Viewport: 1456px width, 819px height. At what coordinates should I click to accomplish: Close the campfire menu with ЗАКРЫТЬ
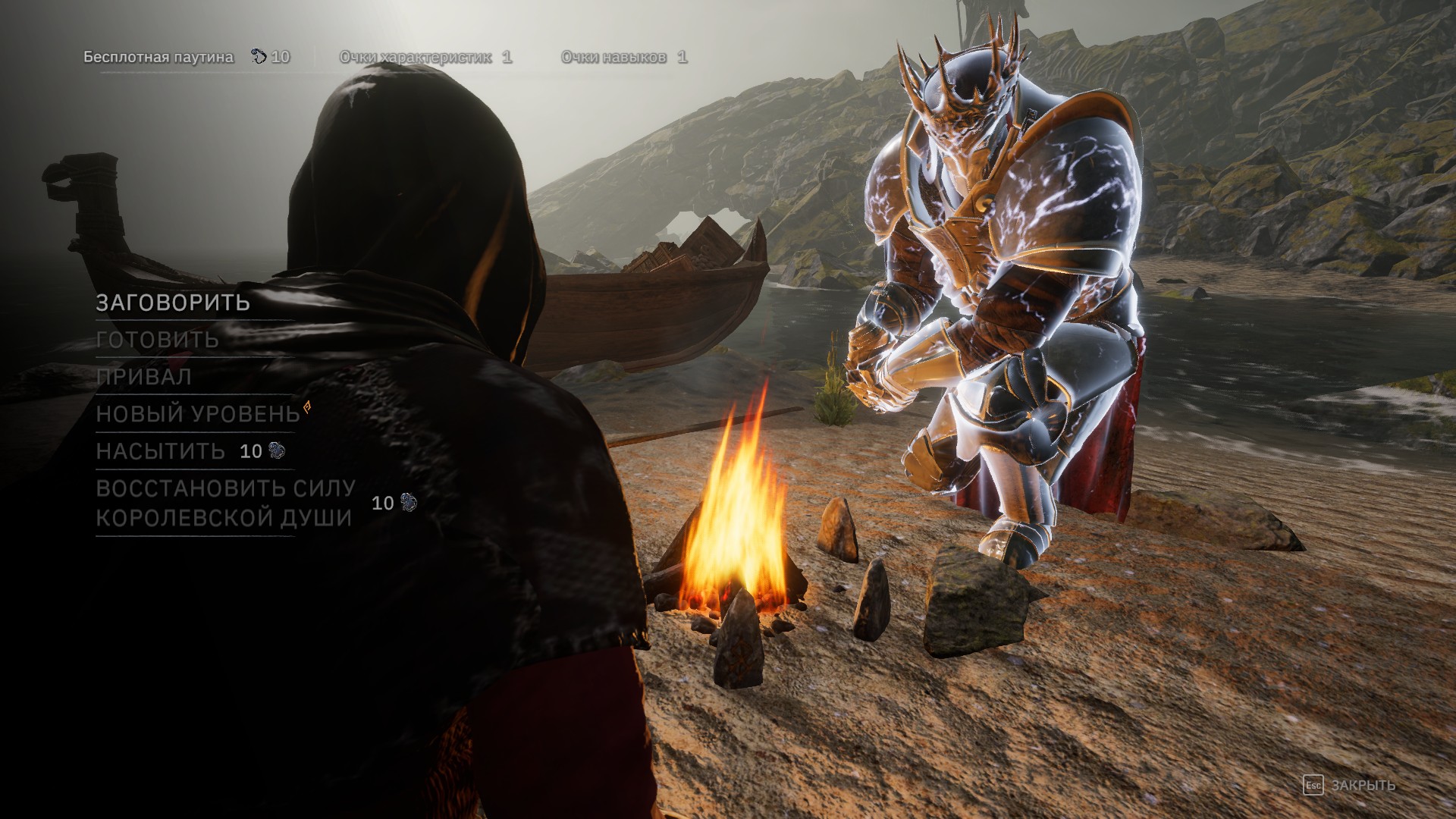1362,785
